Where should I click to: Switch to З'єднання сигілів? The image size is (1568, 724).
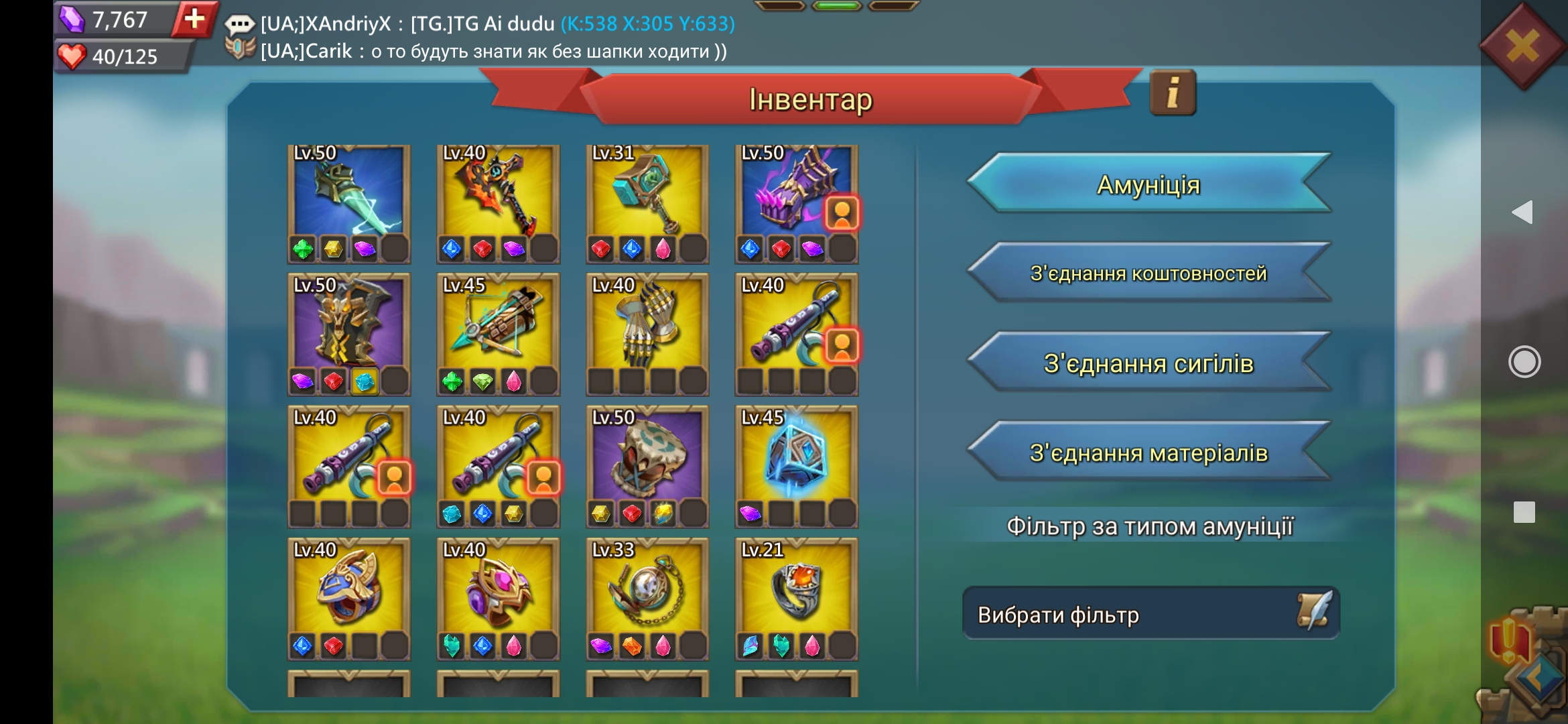(1148, 363)
